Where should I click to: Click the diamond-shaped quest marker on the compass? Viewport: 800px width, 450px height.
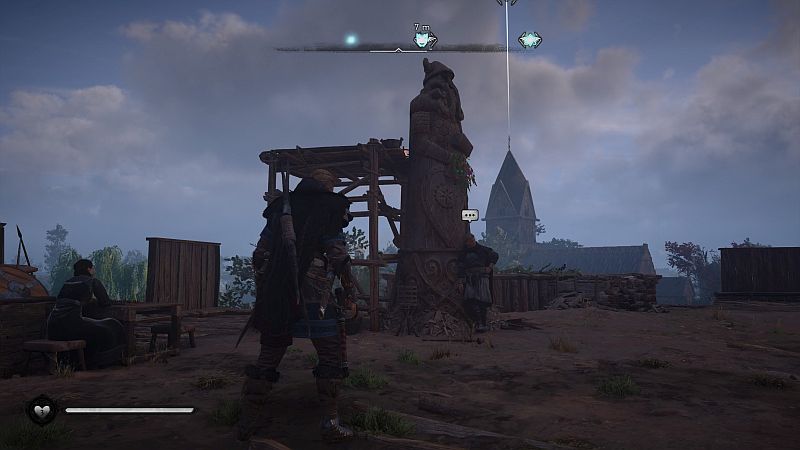[530, 40]
